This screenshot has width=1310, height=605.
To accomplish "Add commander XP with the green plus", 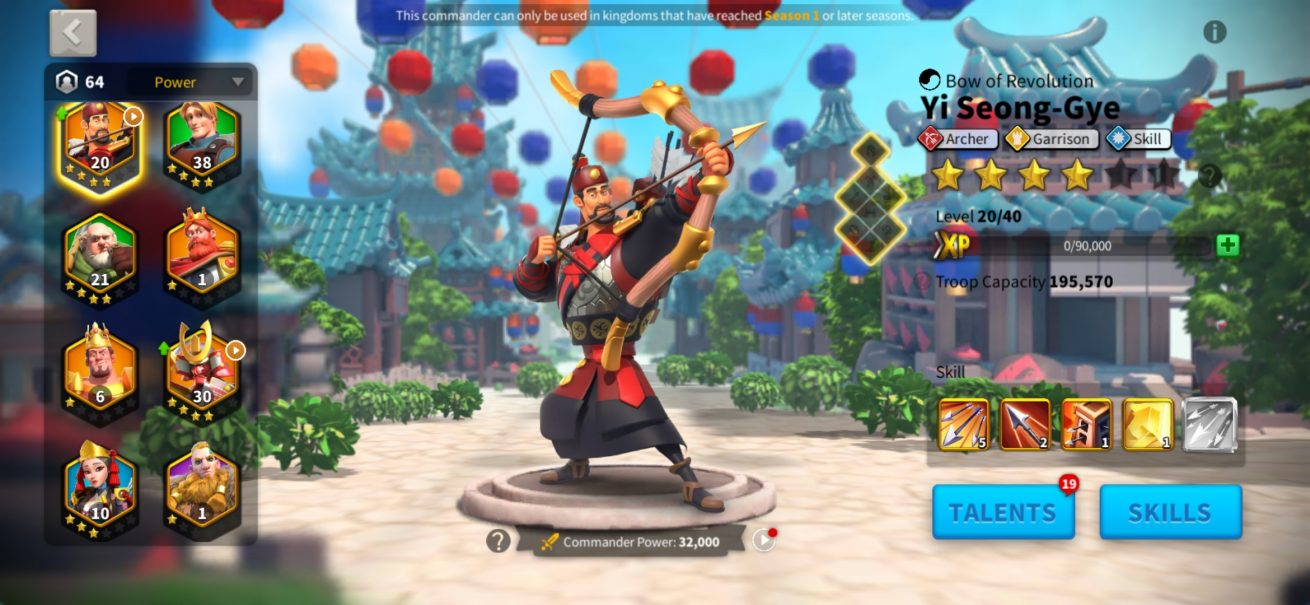I will tap(1228, 245).
